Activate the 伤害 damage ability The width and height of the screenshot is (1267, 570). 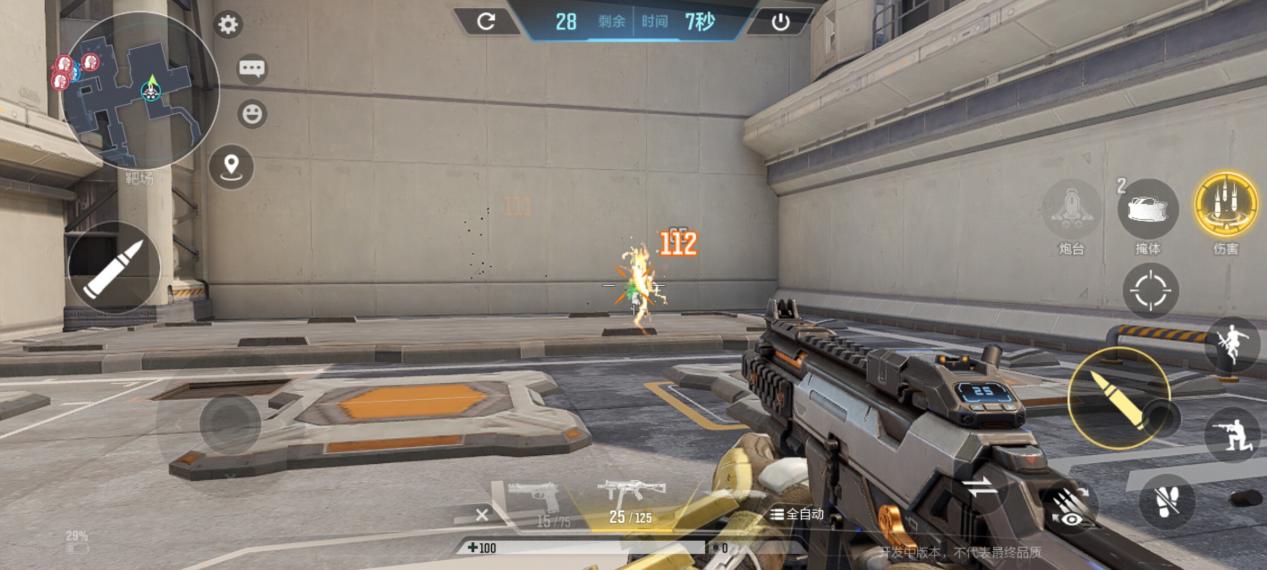click(x=1225, y=205)
